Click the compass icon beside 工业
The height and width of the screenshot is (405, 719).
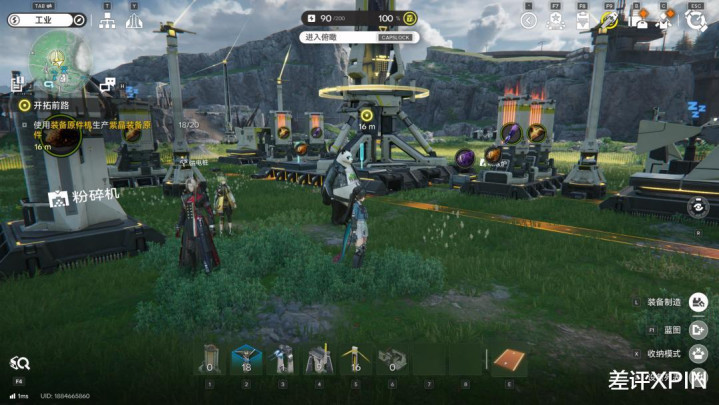pos(80,20)
